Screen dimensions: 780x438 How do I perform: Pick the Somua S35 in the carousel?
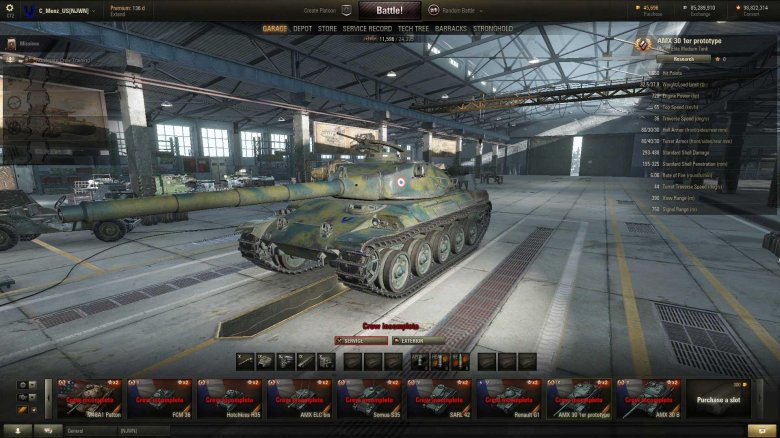(370, 398)
